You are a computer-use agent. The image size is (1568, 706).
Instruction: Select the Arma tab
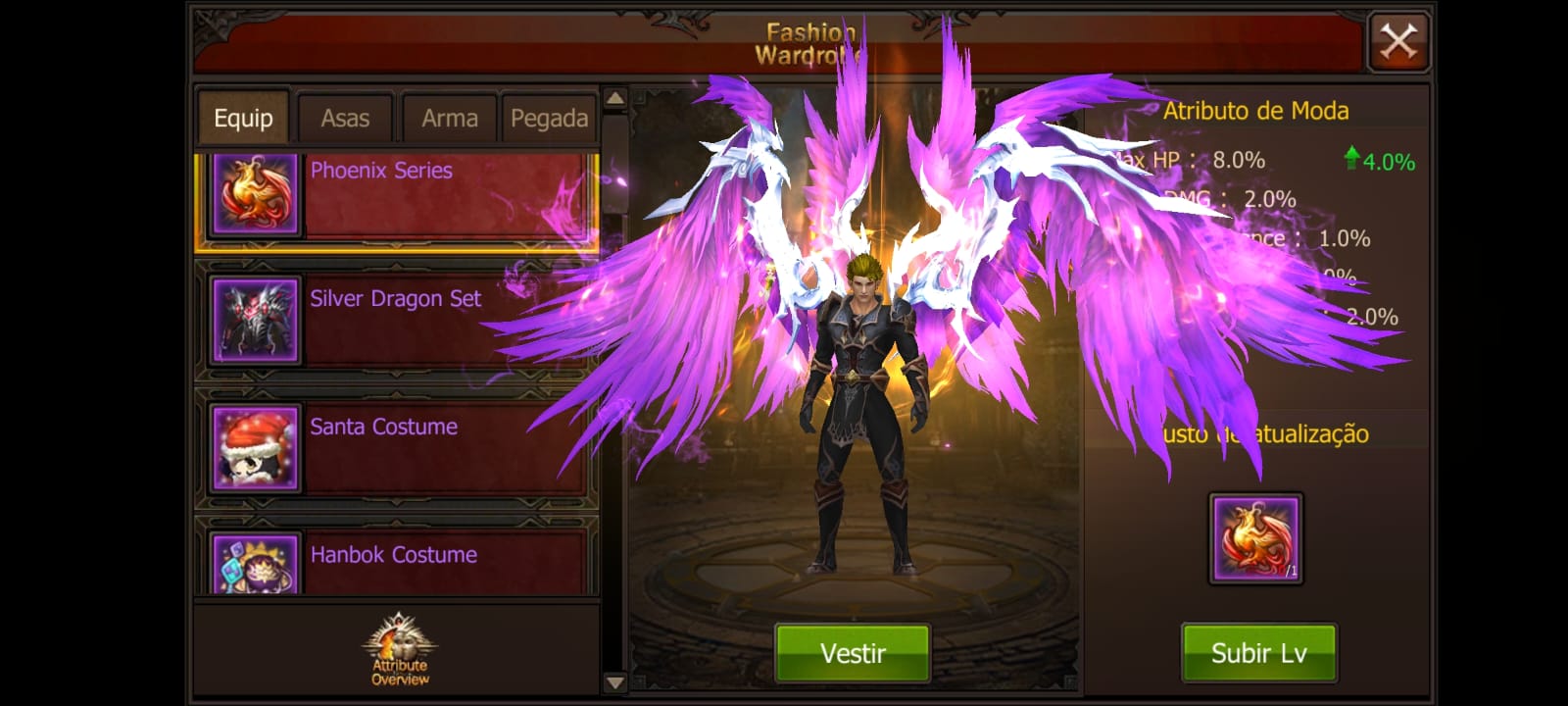(450, 119)
